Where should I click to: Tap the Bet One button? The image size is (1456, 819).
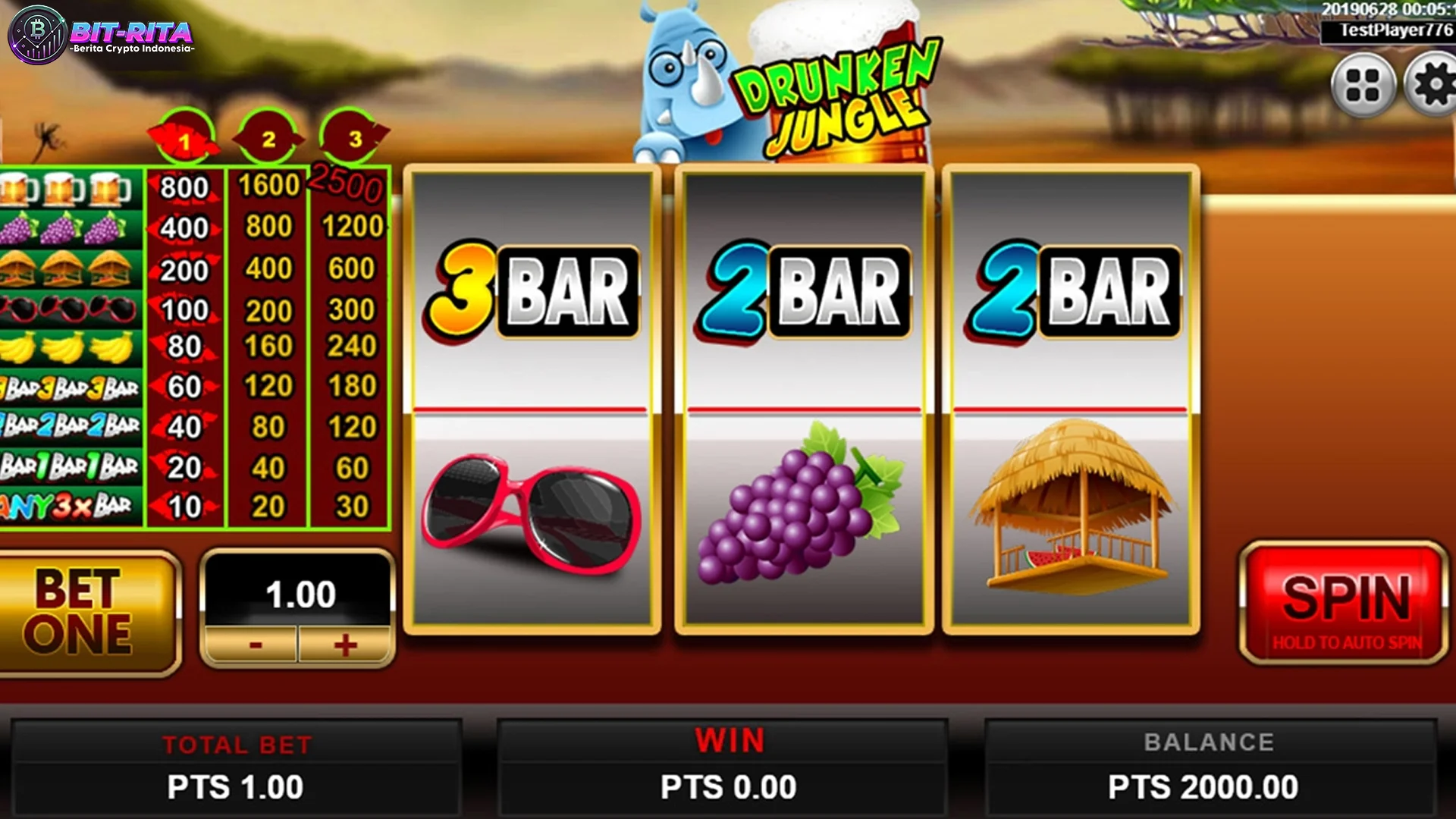[x=83, y=611]
